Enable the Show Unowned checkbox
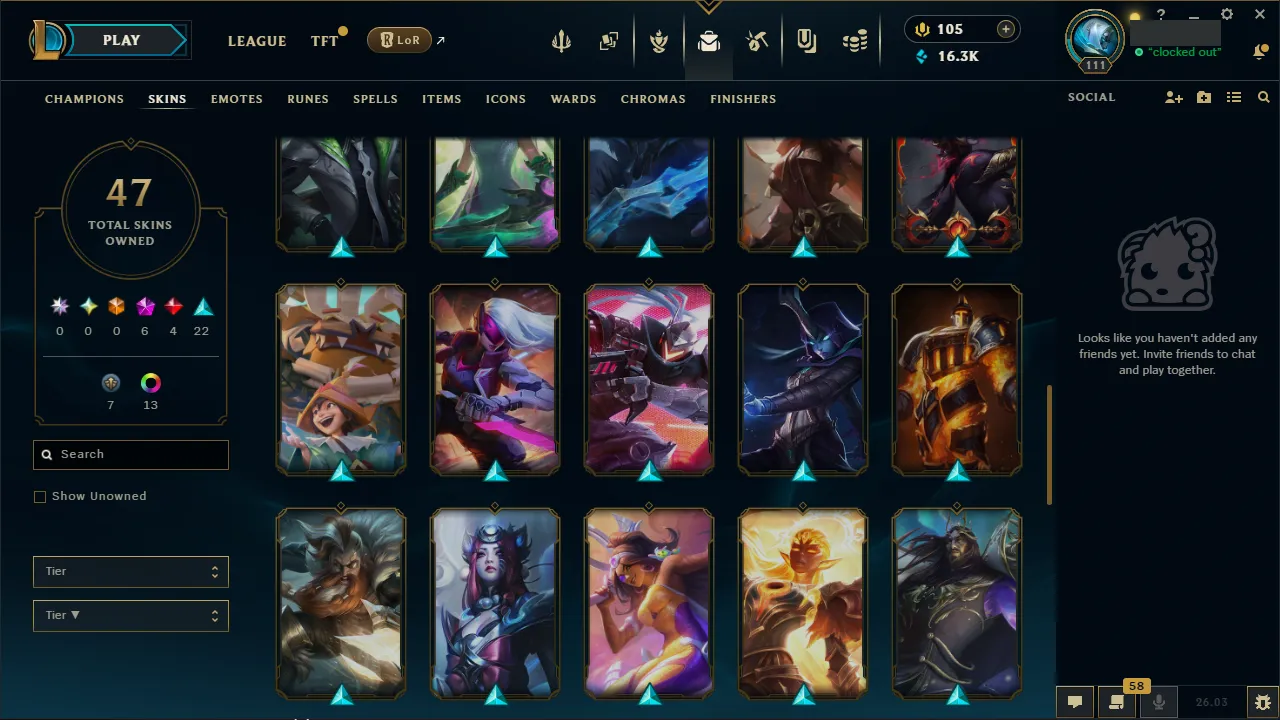The image size is (1280, 720). coord(40,496)
